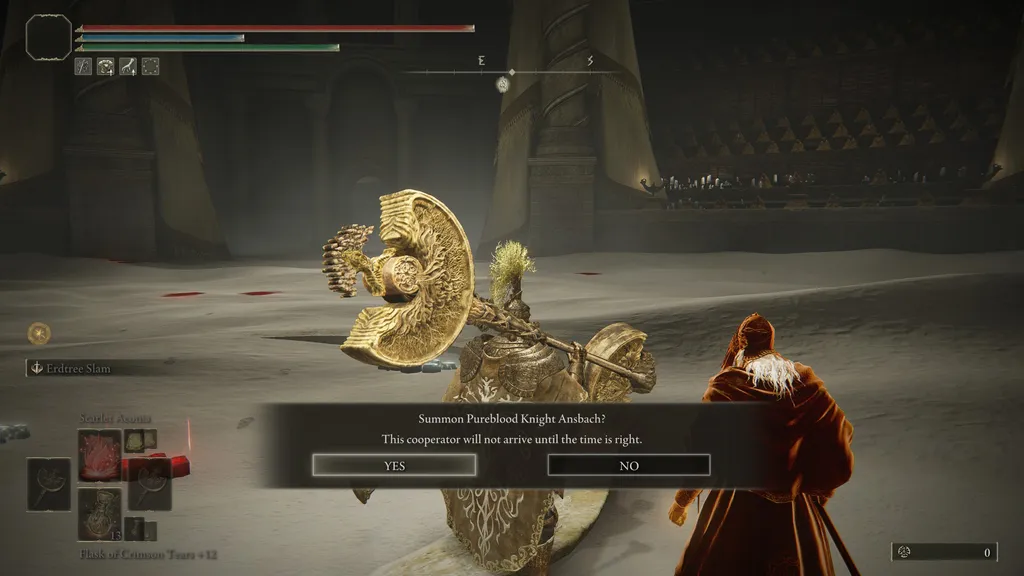
Task: Select the Scarlet Aeonia spell slot
Action: point(100,455)
